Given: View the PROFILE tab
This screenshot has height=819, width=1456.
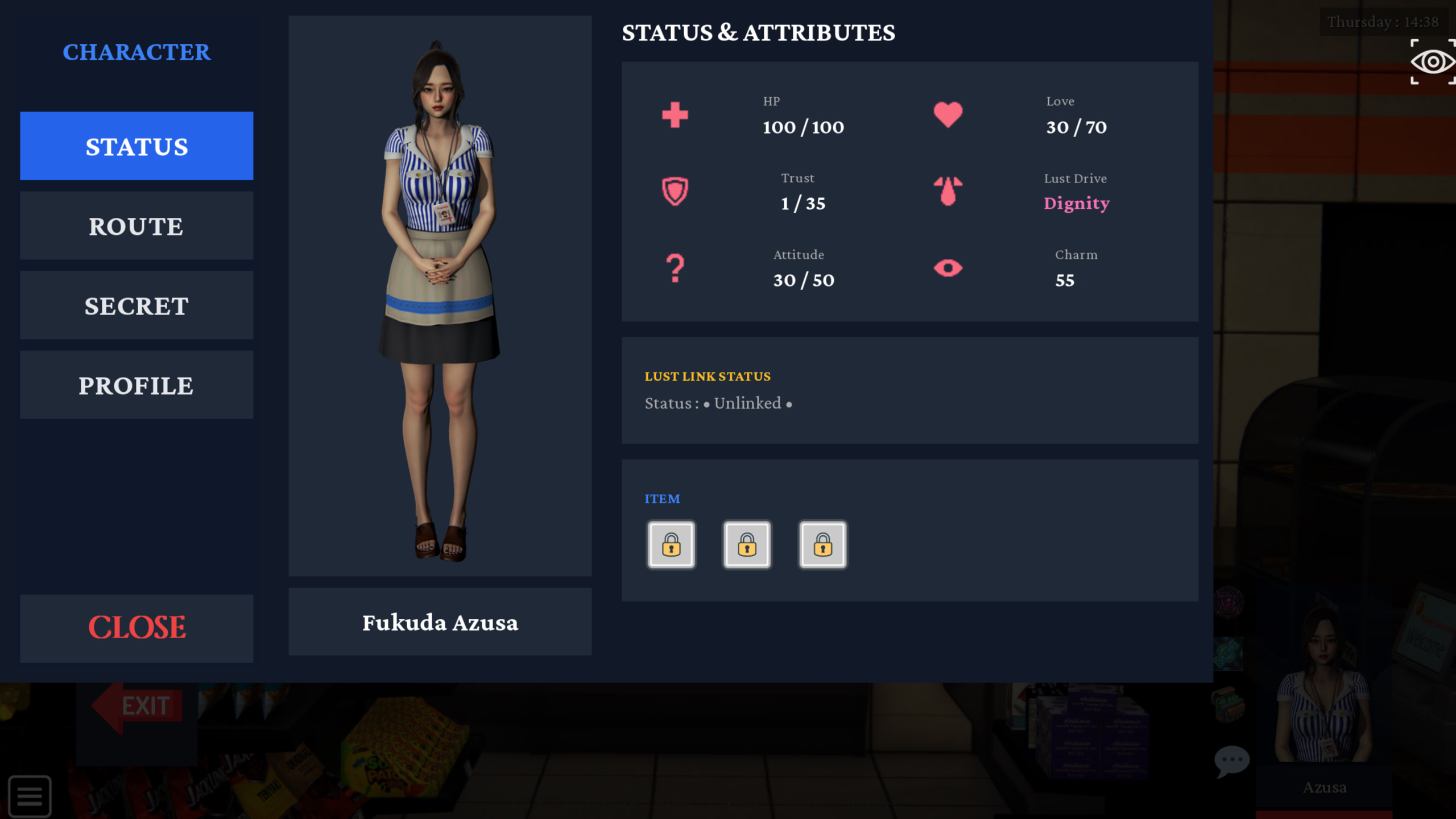Looking at the screenshot, I should (x=136, y=384).
